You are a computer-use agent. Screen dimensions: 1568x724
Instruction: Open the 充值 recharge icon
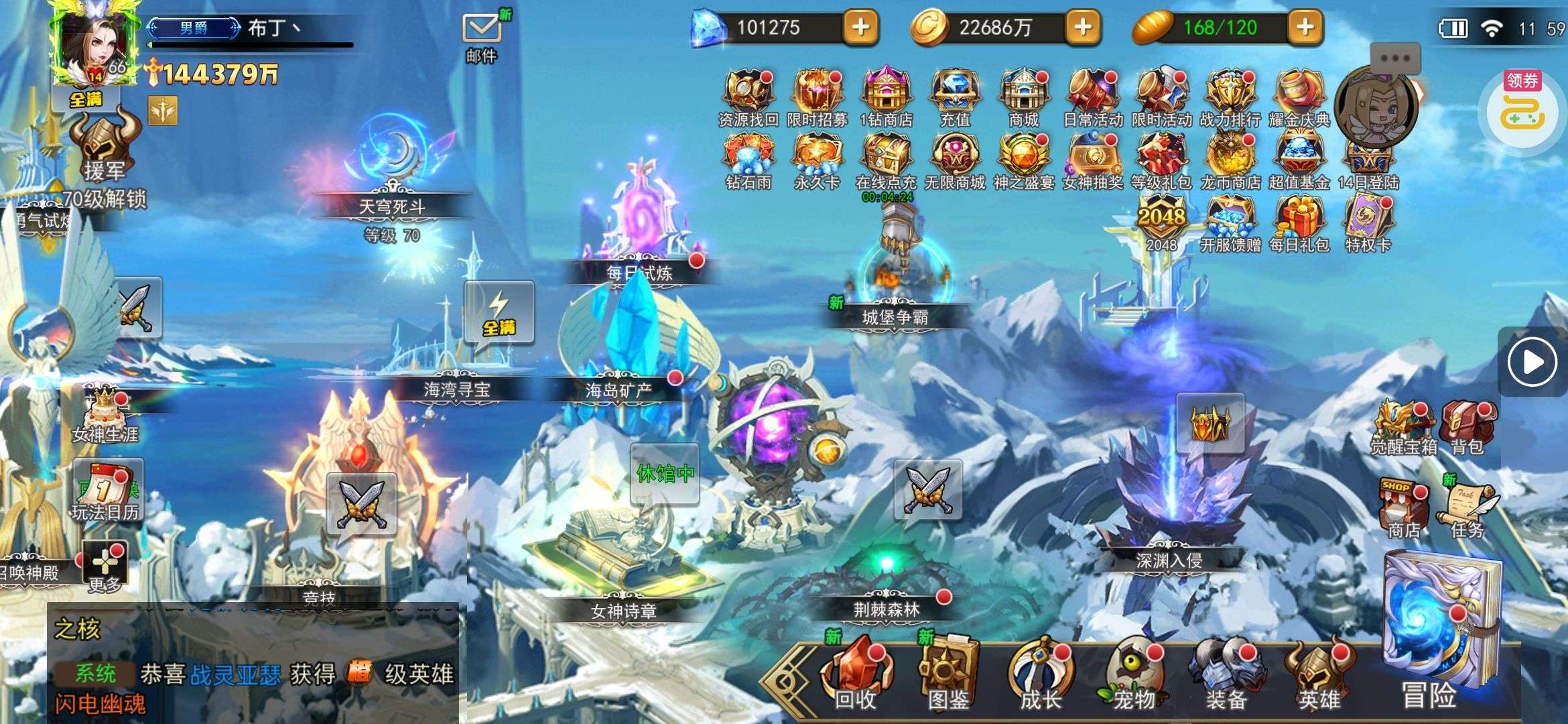click(x=955, y=94)
